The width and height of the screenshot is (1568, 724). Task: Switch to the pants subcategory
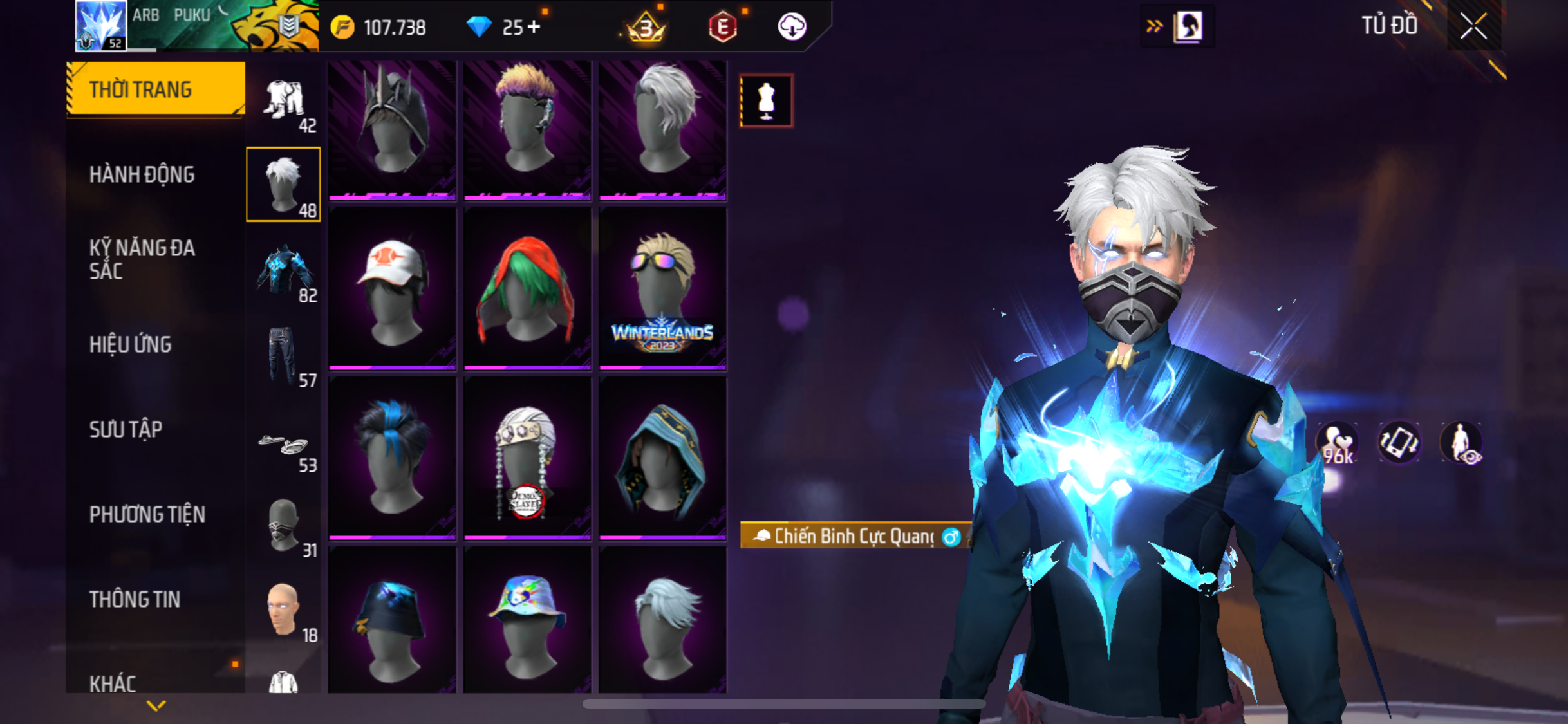click(x=284, y=355)
